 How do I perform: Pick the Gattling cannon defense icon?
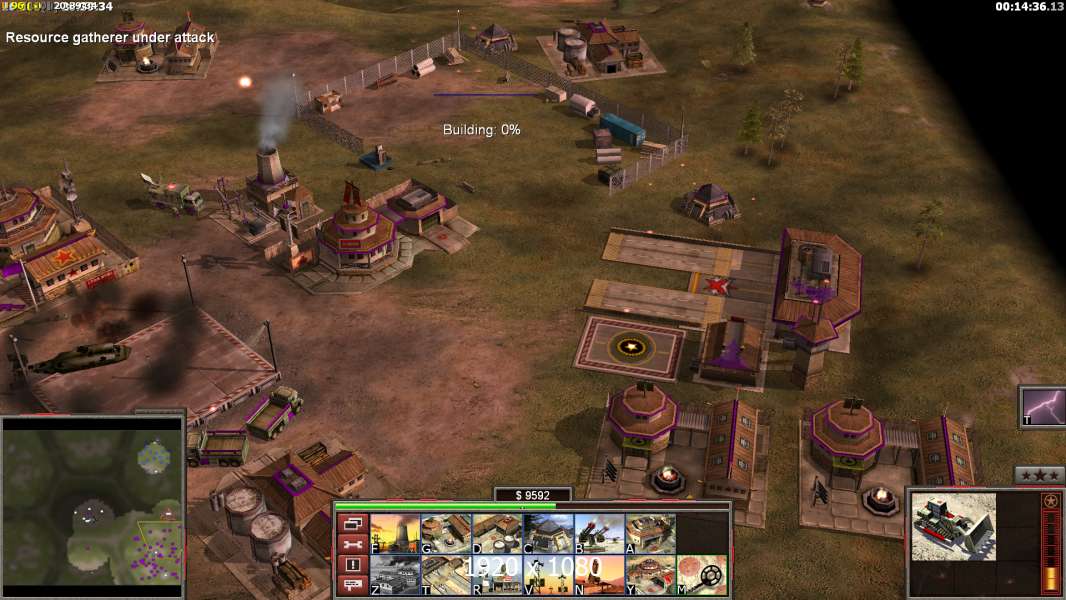tap(599, 534)
